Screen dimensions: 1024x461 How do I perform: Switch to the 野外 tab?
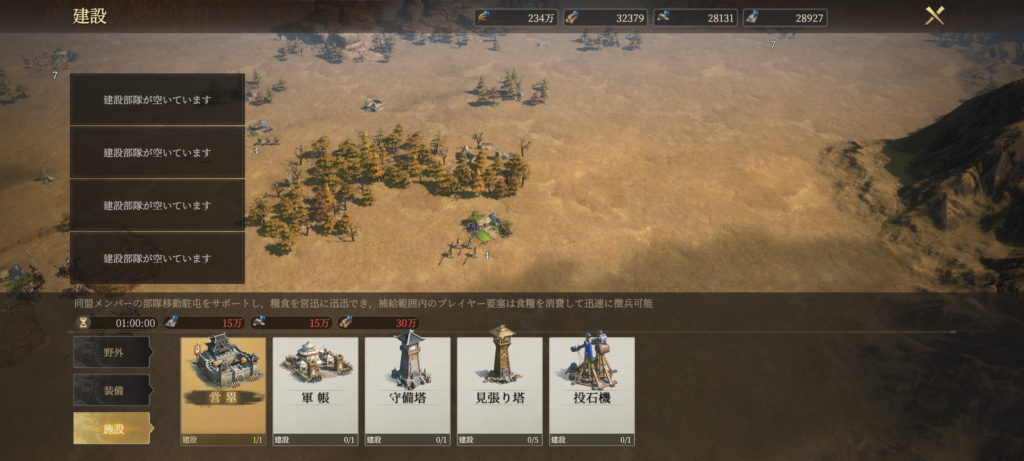tap(112, 352)
